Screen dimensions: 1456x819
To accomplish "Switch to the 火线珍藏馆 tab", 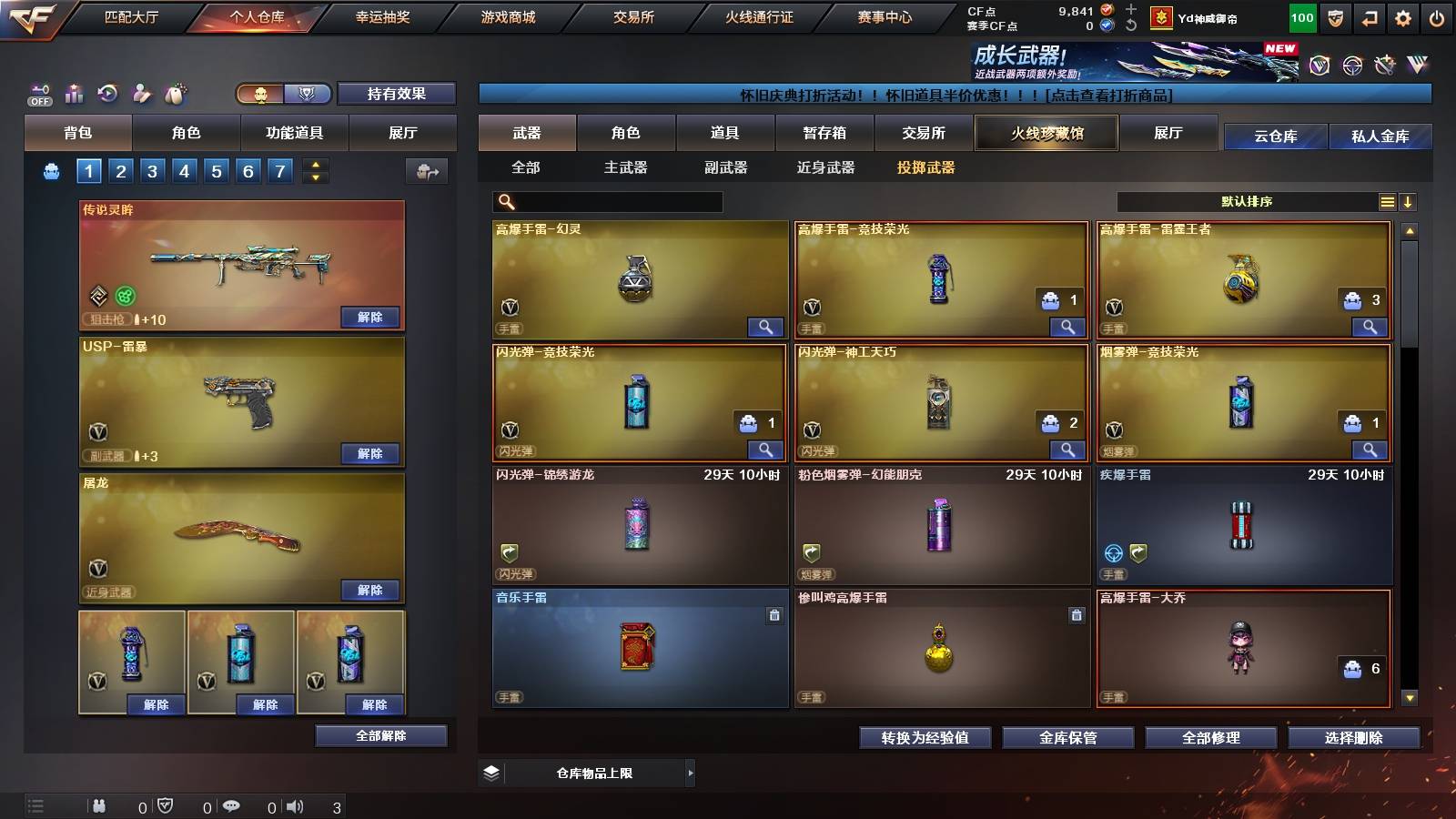I will coord(1046,133).
